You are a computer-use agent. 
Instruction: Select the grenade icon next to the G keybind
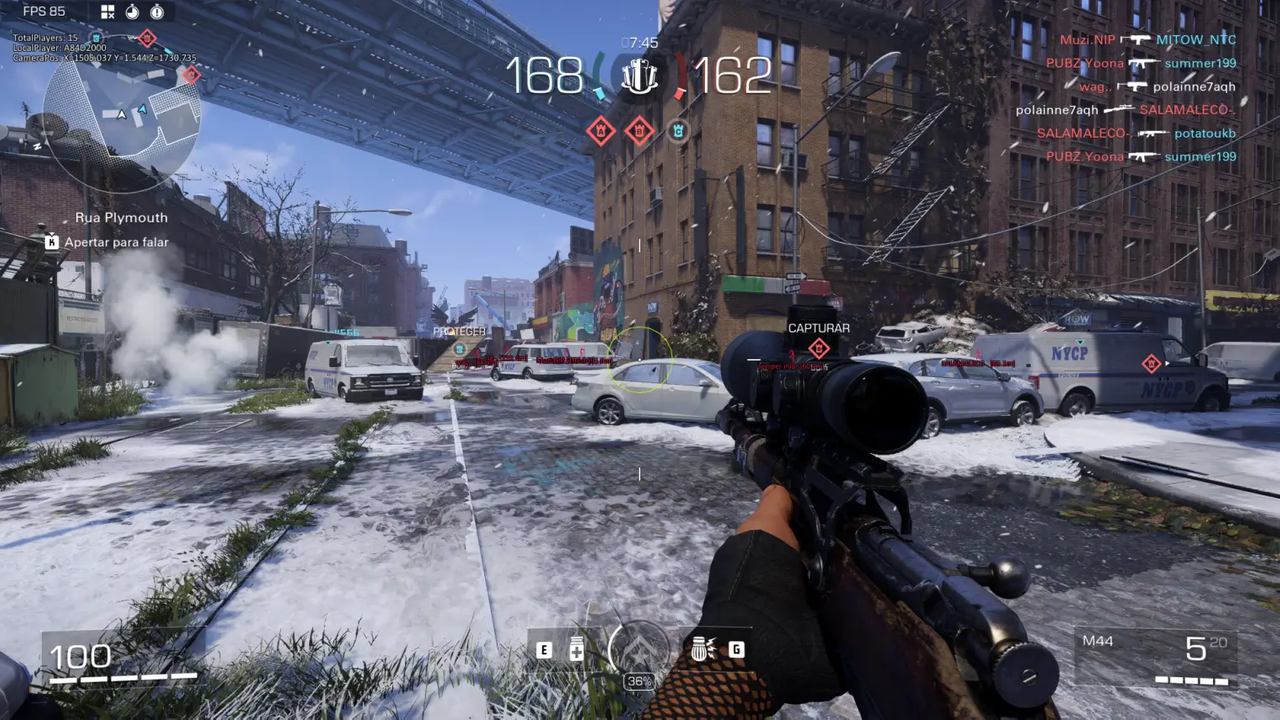700,650
